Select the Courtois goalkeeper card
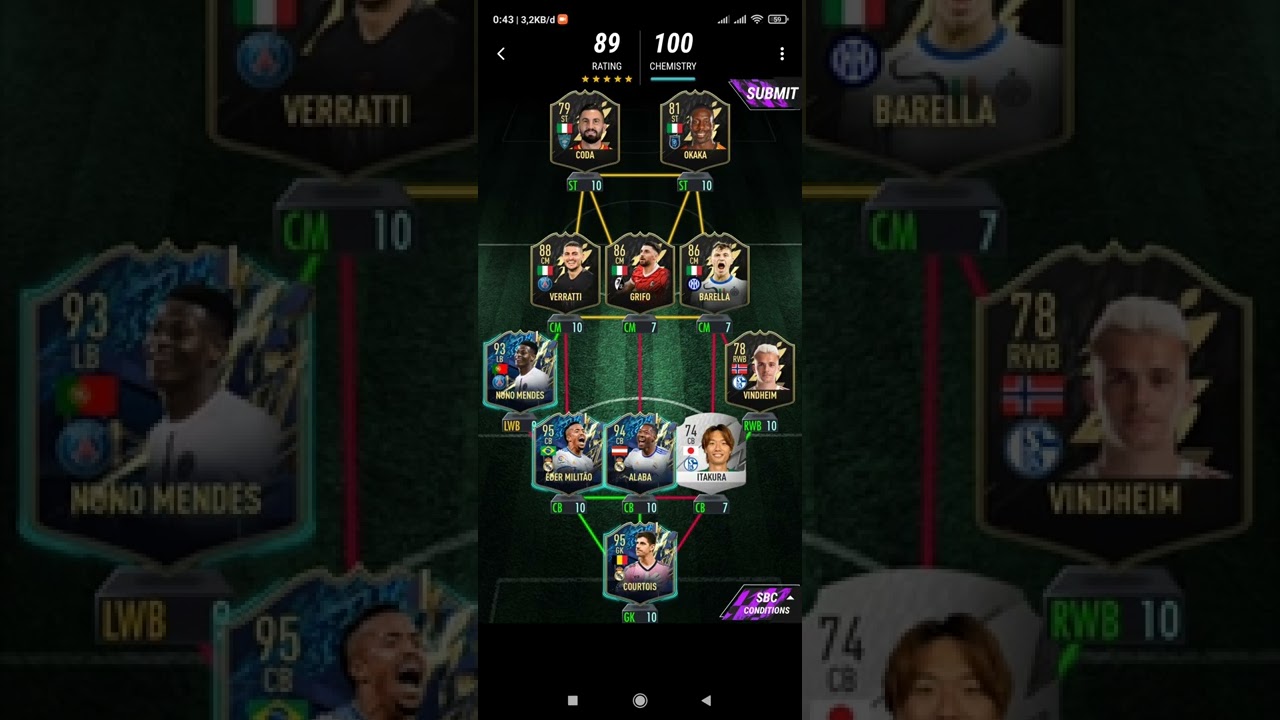 pos(640,562)
